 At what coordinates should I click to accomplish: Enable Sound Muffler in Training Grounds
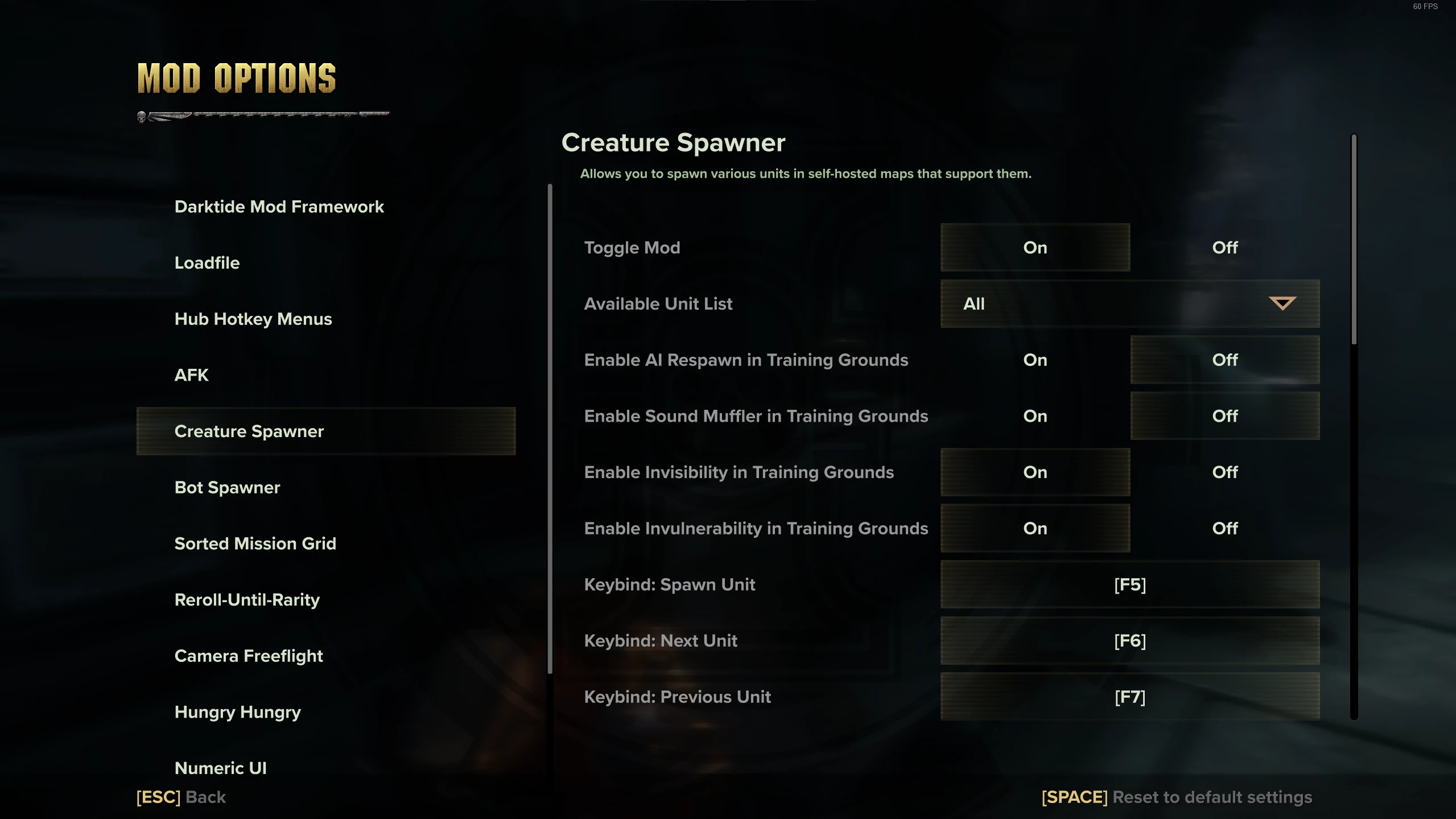(1035, 416)
